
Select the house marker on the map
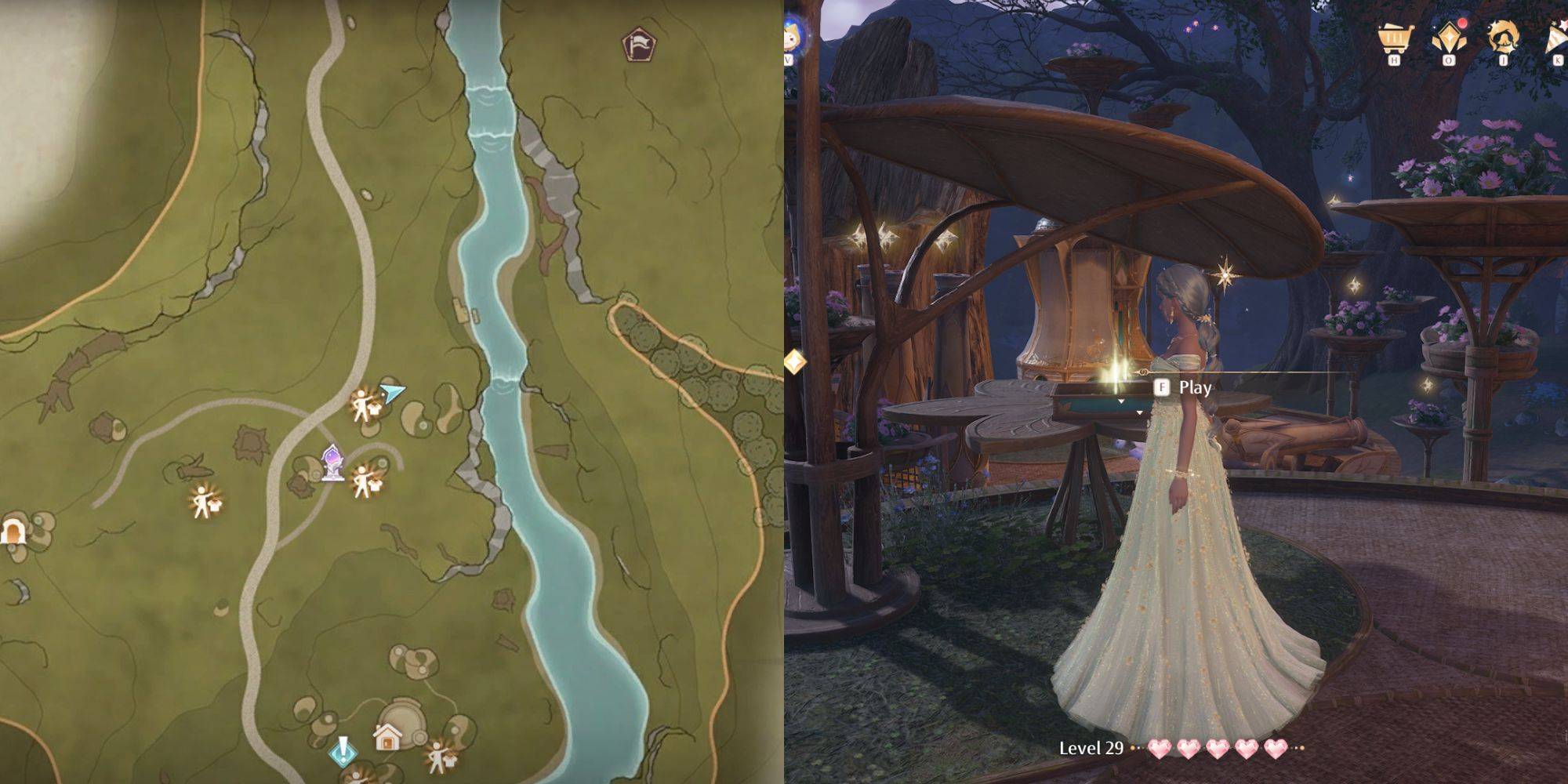(x=387, y=736)
